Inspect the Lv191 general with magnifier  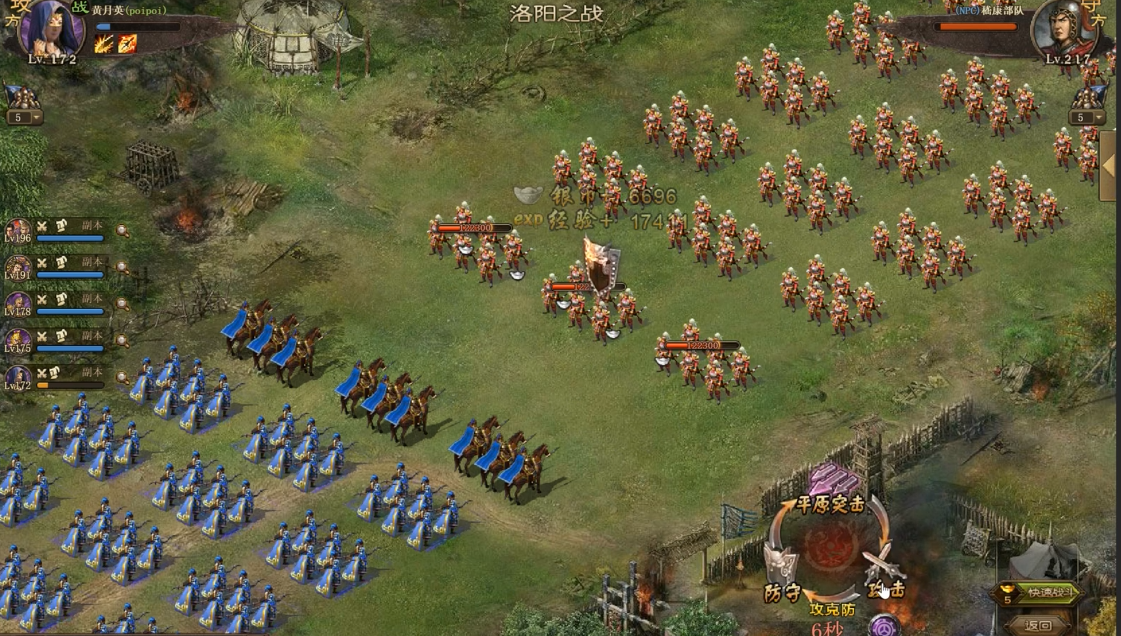coord(123,268)
